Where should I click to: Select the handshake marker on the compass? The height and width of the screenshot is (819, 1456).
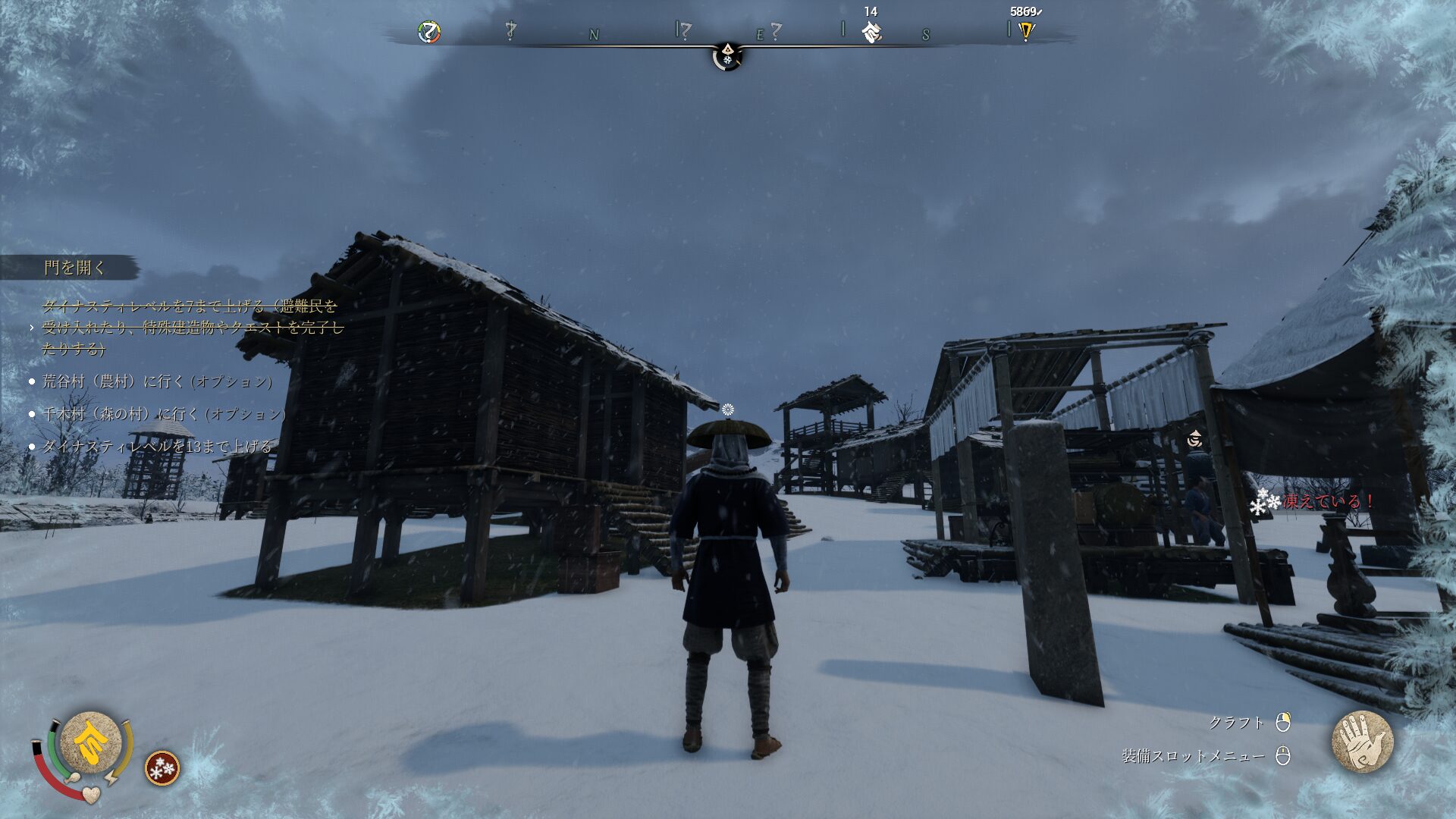point(871,32)
